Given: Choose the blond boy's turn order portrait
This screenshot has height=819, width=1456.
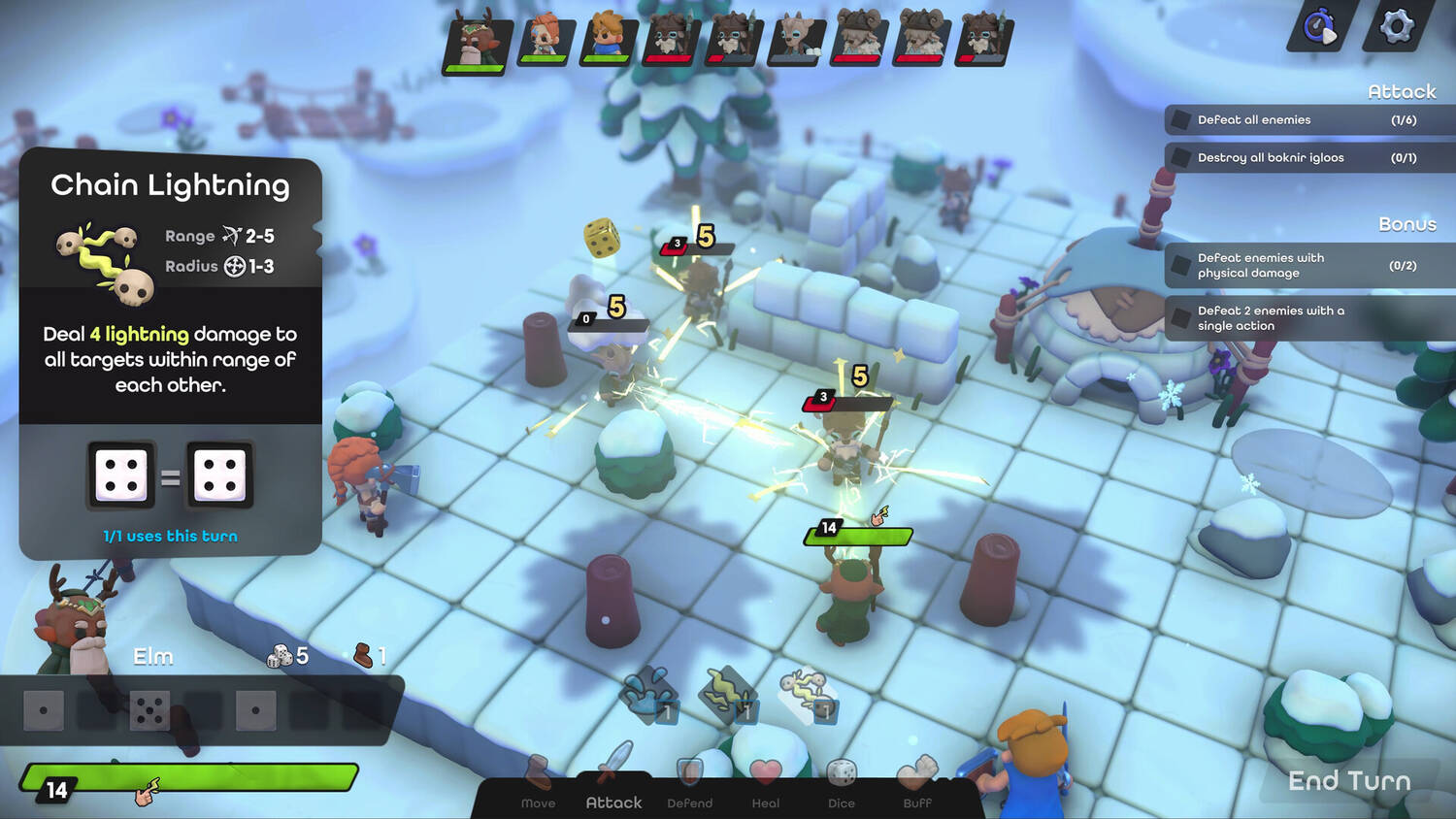Looking at the screenshot, I should coord(608,40).
